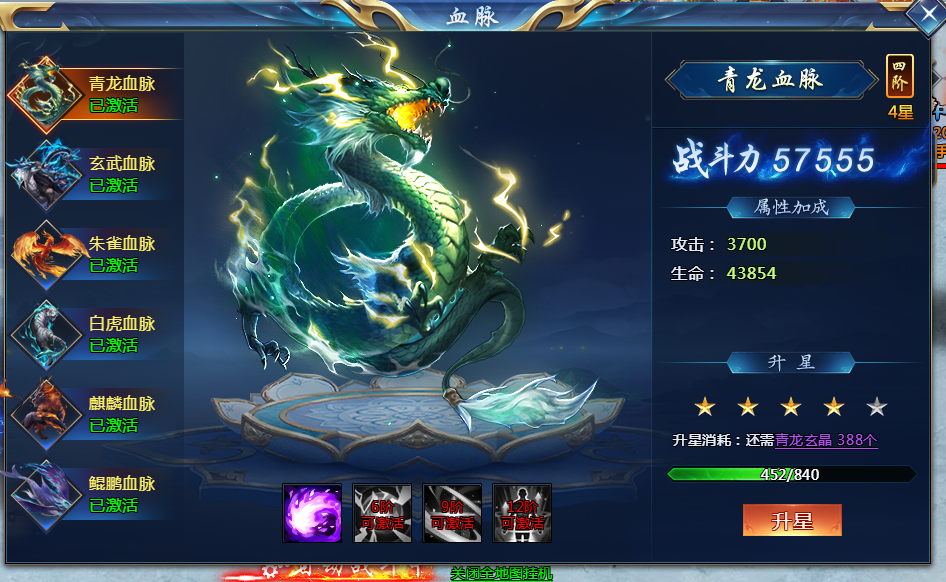The height and width of the screenshot is (582, 946).
Task: Close the 血脉 bloodline window
Action: (x=924, y=18)
